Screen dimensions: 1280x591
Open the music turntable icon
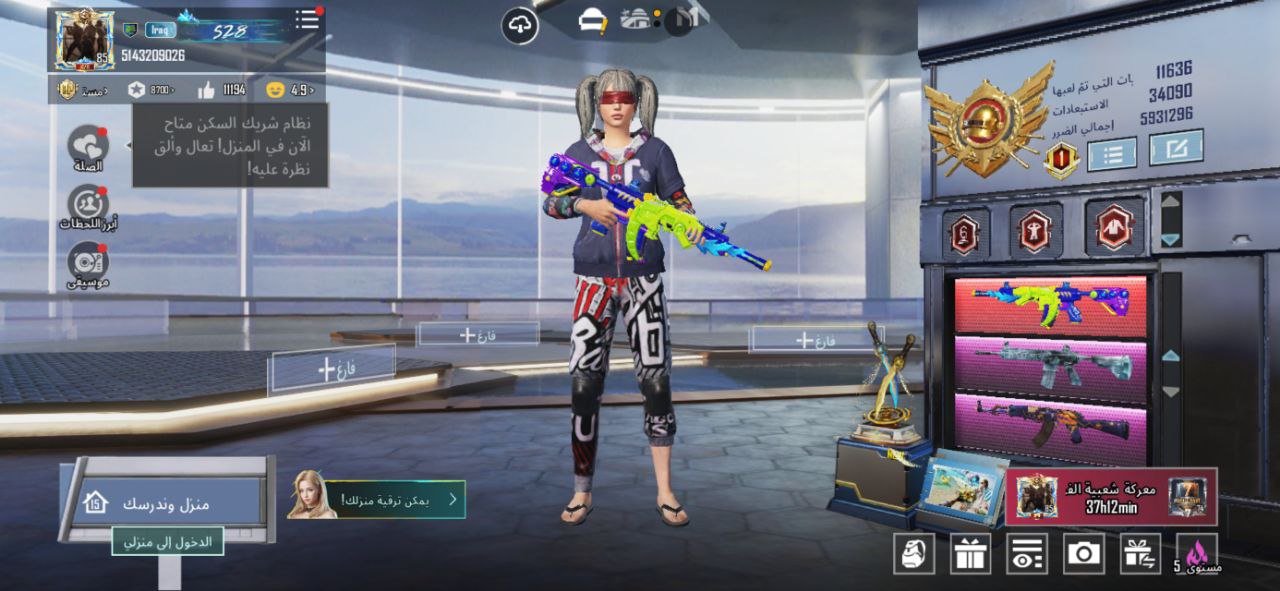(x=88, y=263)
